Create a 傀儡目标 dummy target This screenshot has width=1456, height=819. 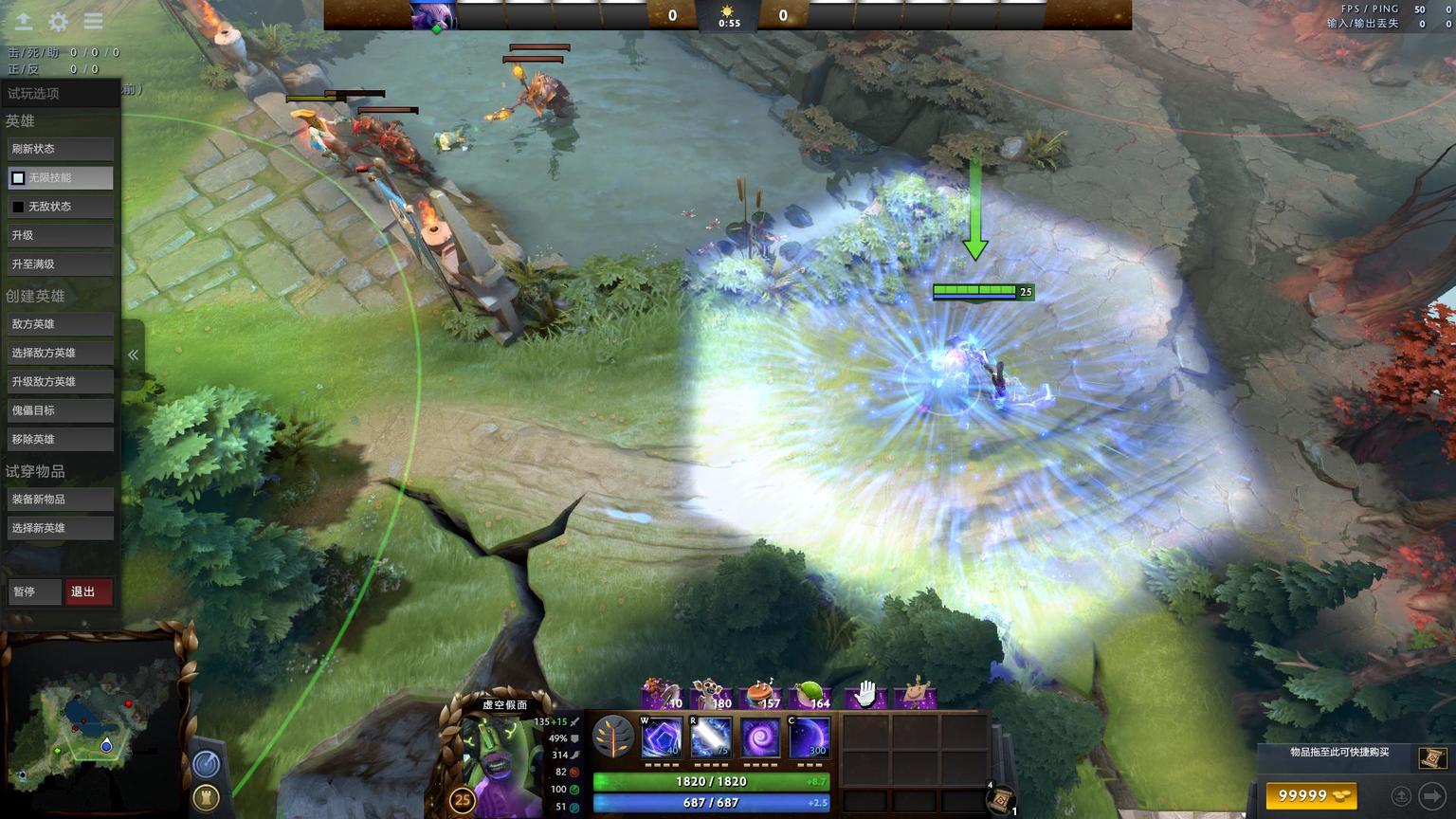point(60,410)
